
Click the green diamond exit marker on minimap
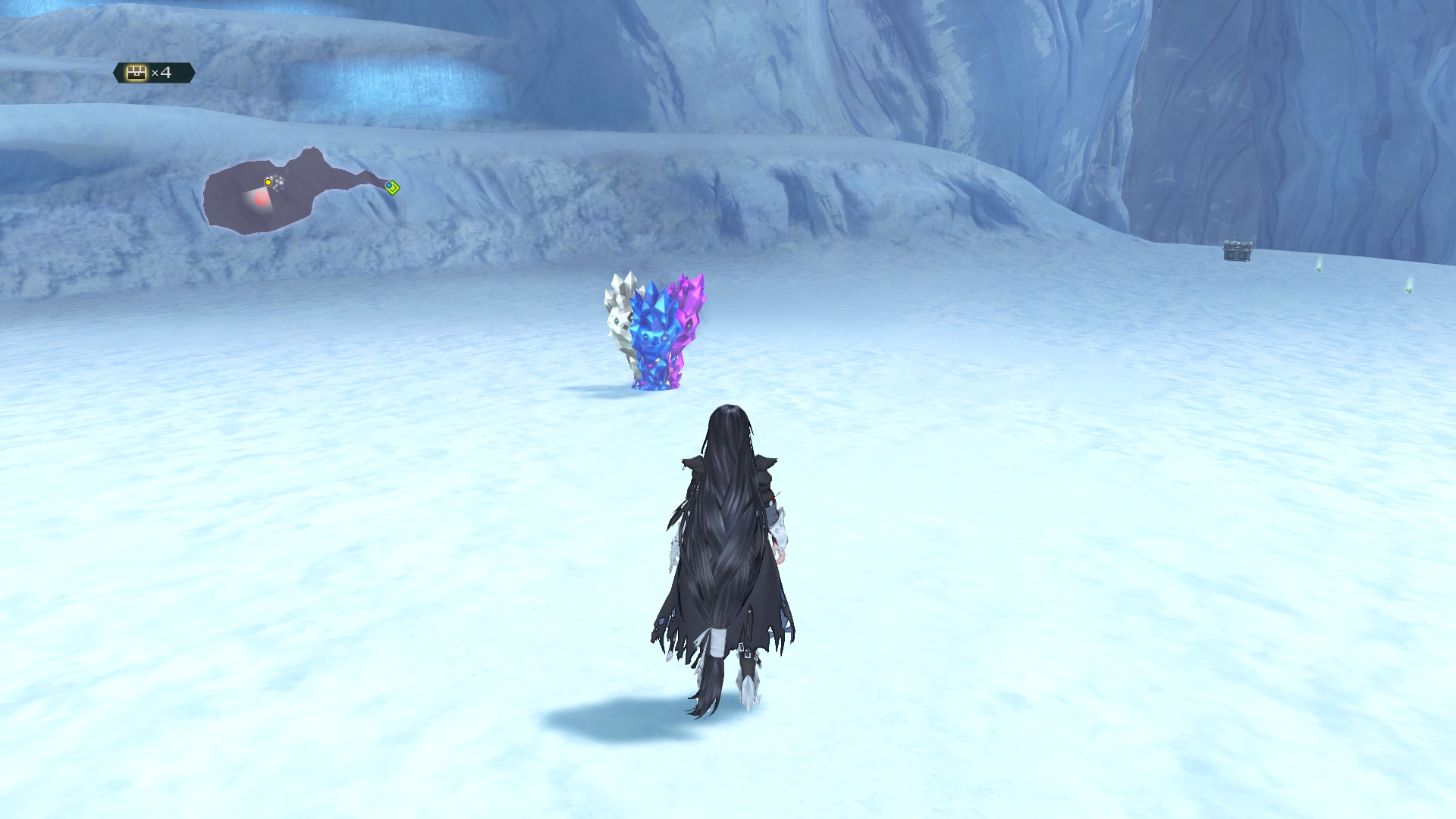coord(392,187)
